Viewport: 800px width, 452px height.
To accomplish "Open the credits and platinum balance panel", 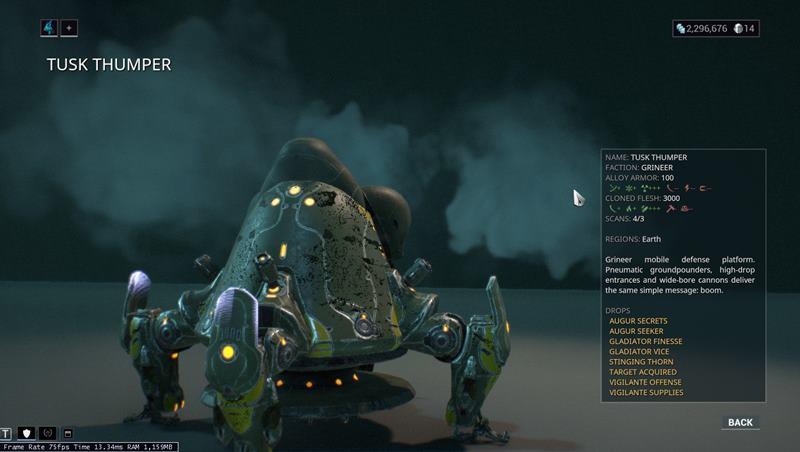I will coord(716,28).
